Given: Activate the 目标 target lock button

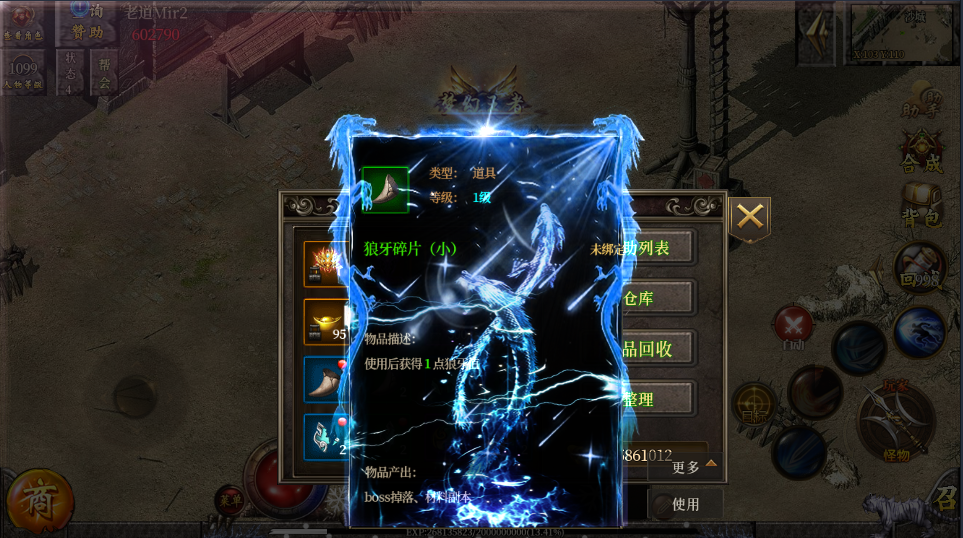Looking at the screenshot, I should click(754, 403).
